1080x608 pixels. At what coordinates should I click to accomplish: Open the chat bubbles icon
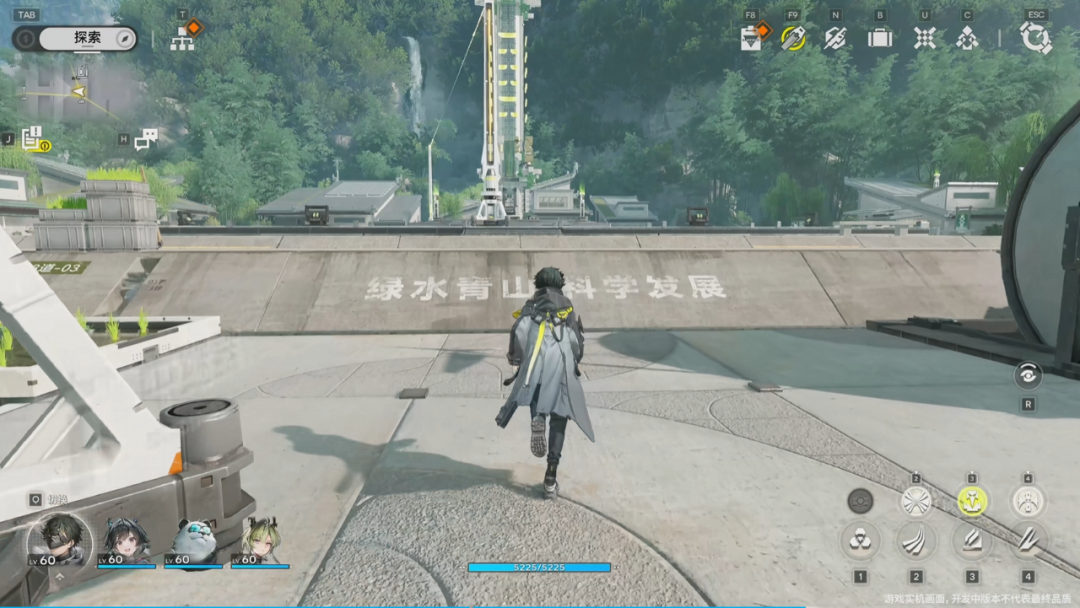click(x=146, y=139)
